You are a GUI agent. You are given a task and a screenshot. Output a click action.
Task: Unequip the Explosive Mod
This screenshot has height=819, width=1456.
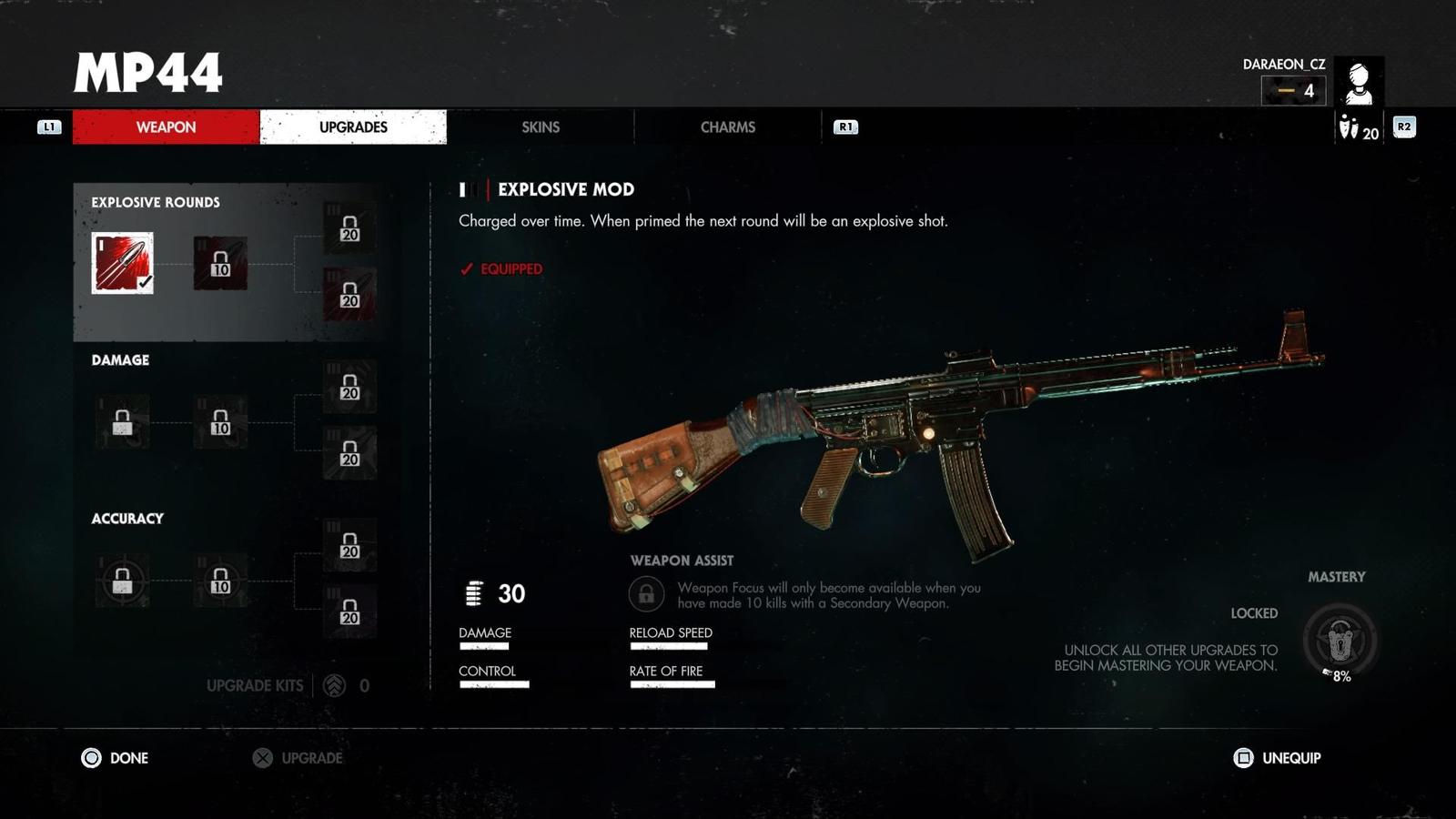point(1277,758)
